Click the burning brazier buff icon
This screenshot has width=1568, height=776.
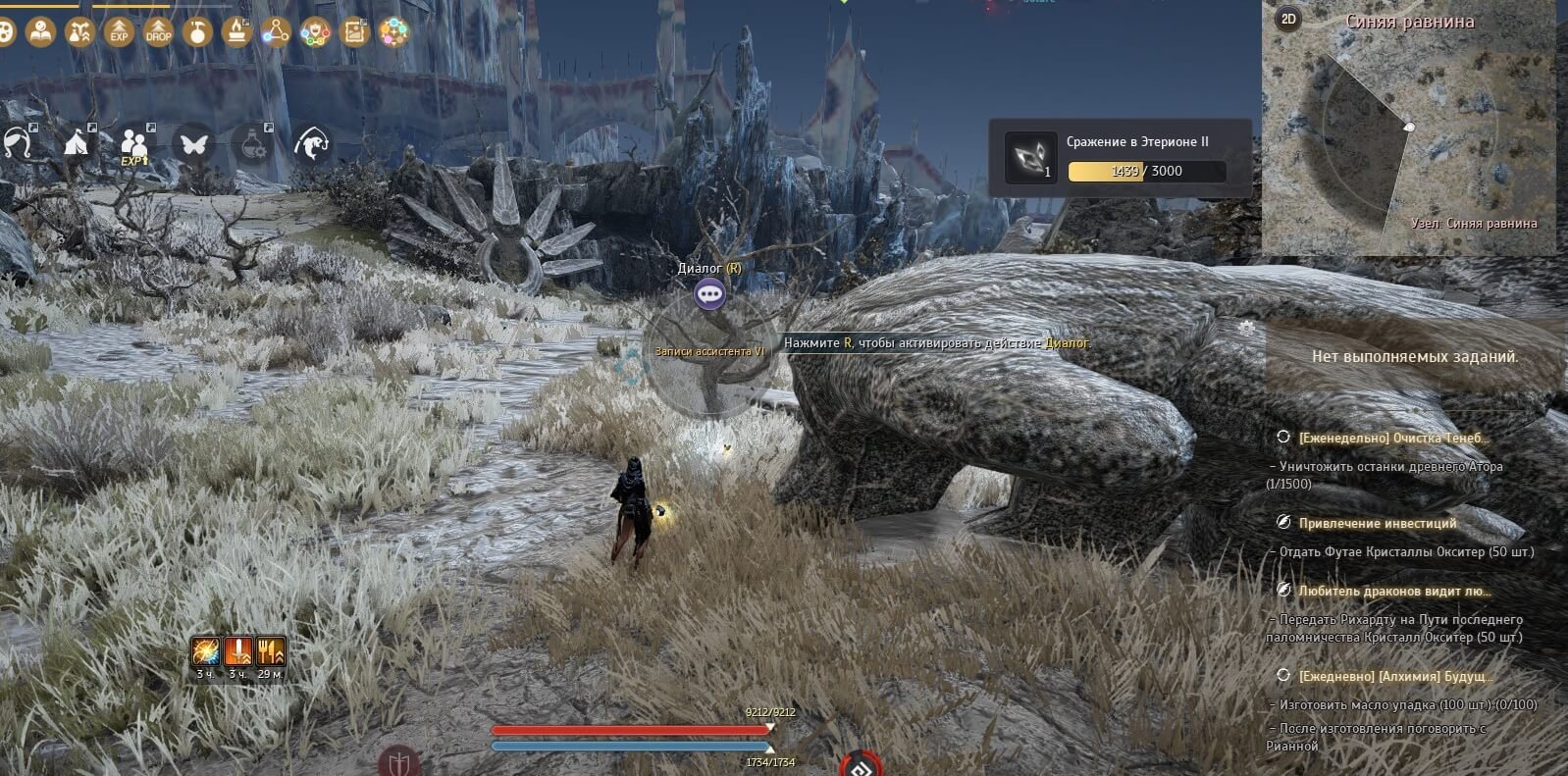[236, 31]
